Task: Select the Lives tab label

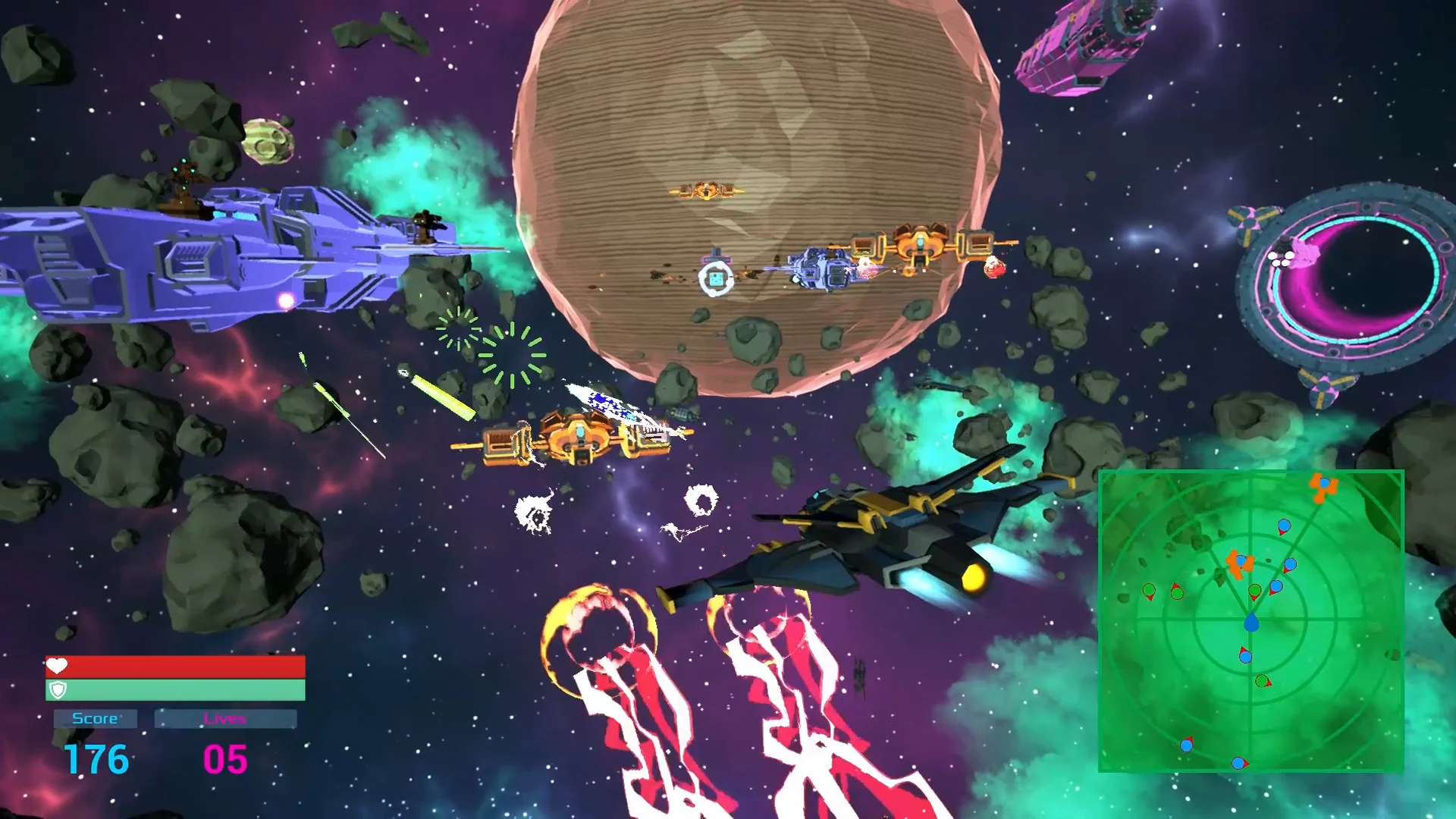Action: click(227, 717)
